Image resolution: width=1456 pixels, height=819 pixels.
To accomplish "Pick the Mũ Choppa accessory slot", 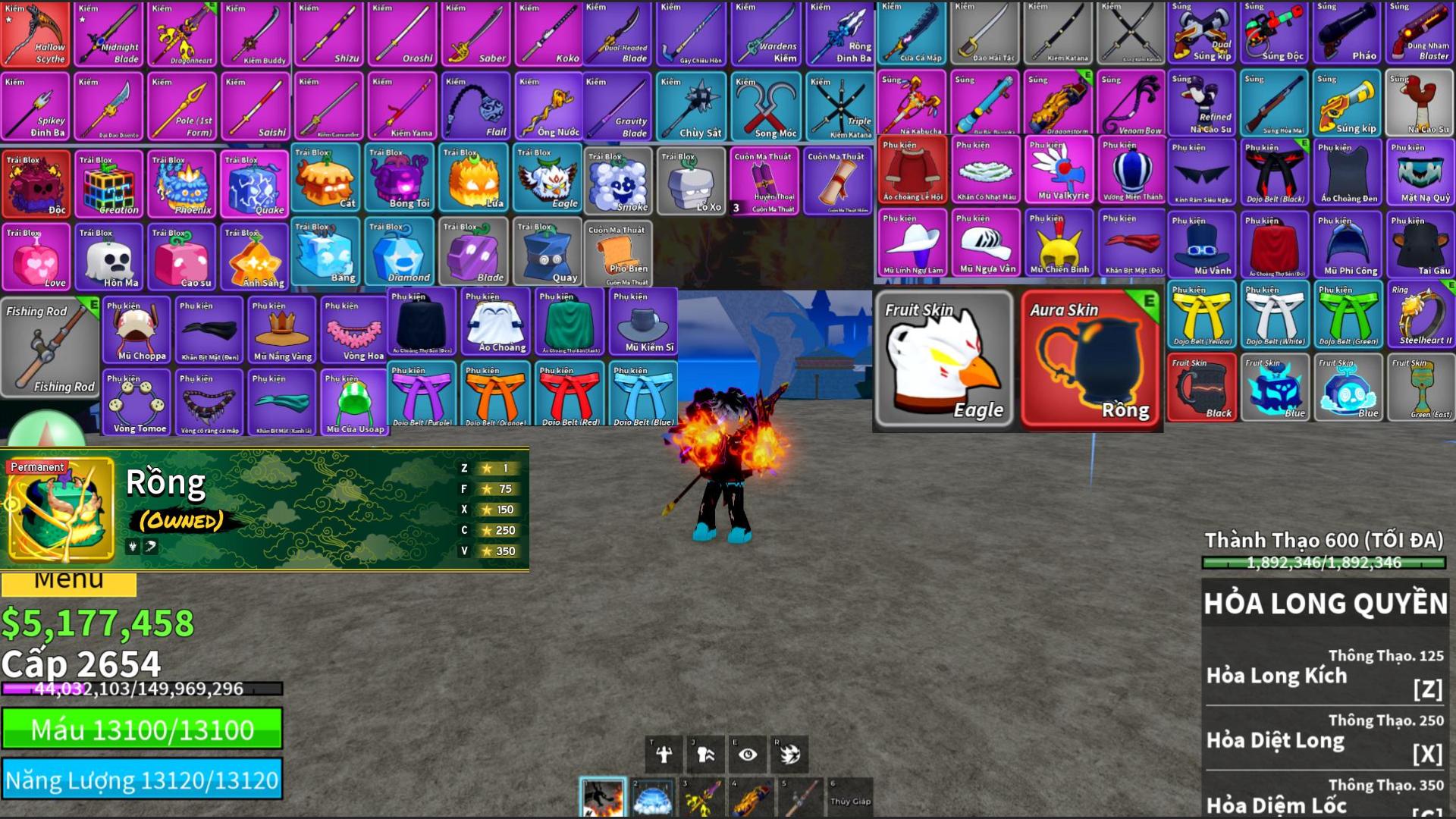I will click(136, 330).
